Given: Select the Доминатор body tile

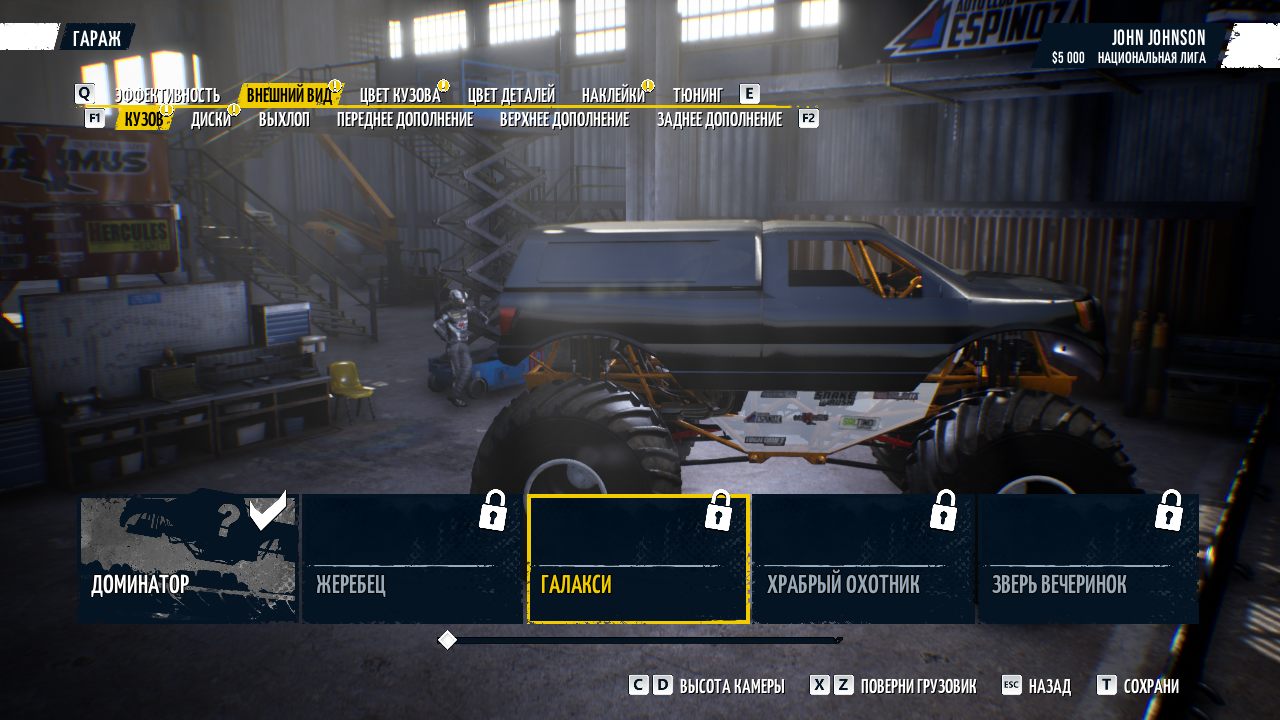Looking at the screenshot, I should (x=188, y=559).
